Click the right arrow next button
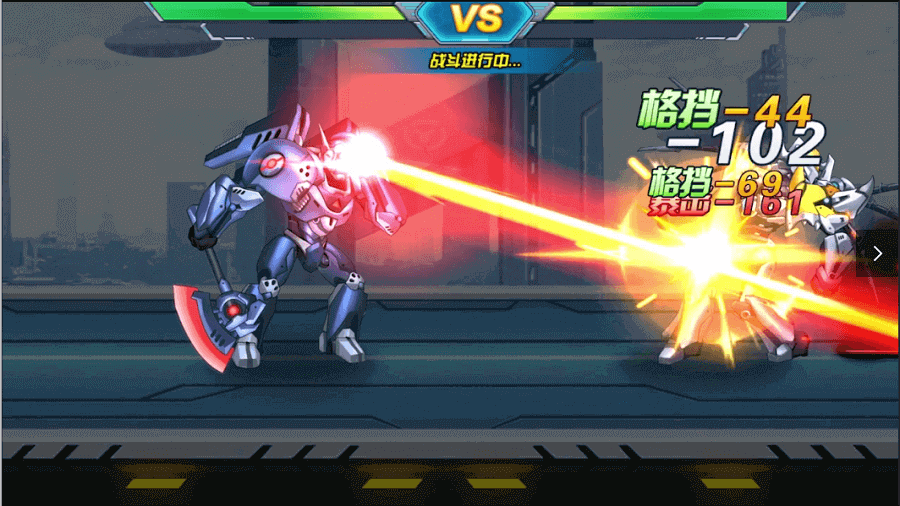The width and height of the screenshot is (900, 506). click(878, 254)
